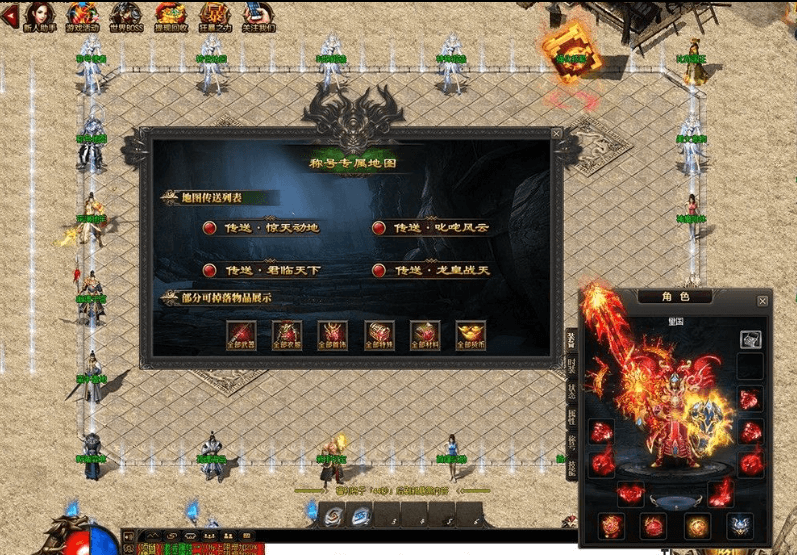Collapse the top icon bar with the red arrow
The image size is (797, 555).
click(x=12, y=14)
